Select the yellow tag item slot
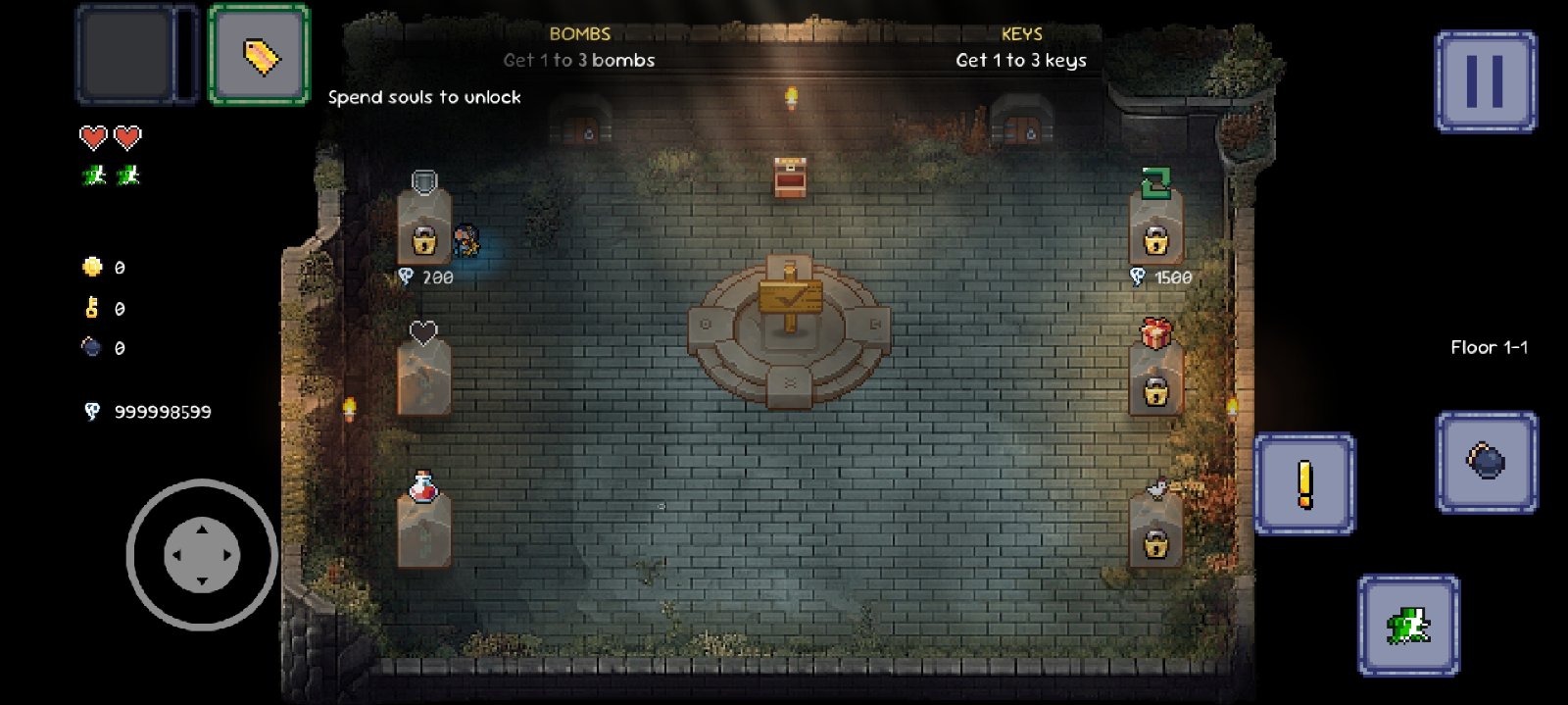Viewport: 1568px width, 705px height. click(x=260, y=55)
